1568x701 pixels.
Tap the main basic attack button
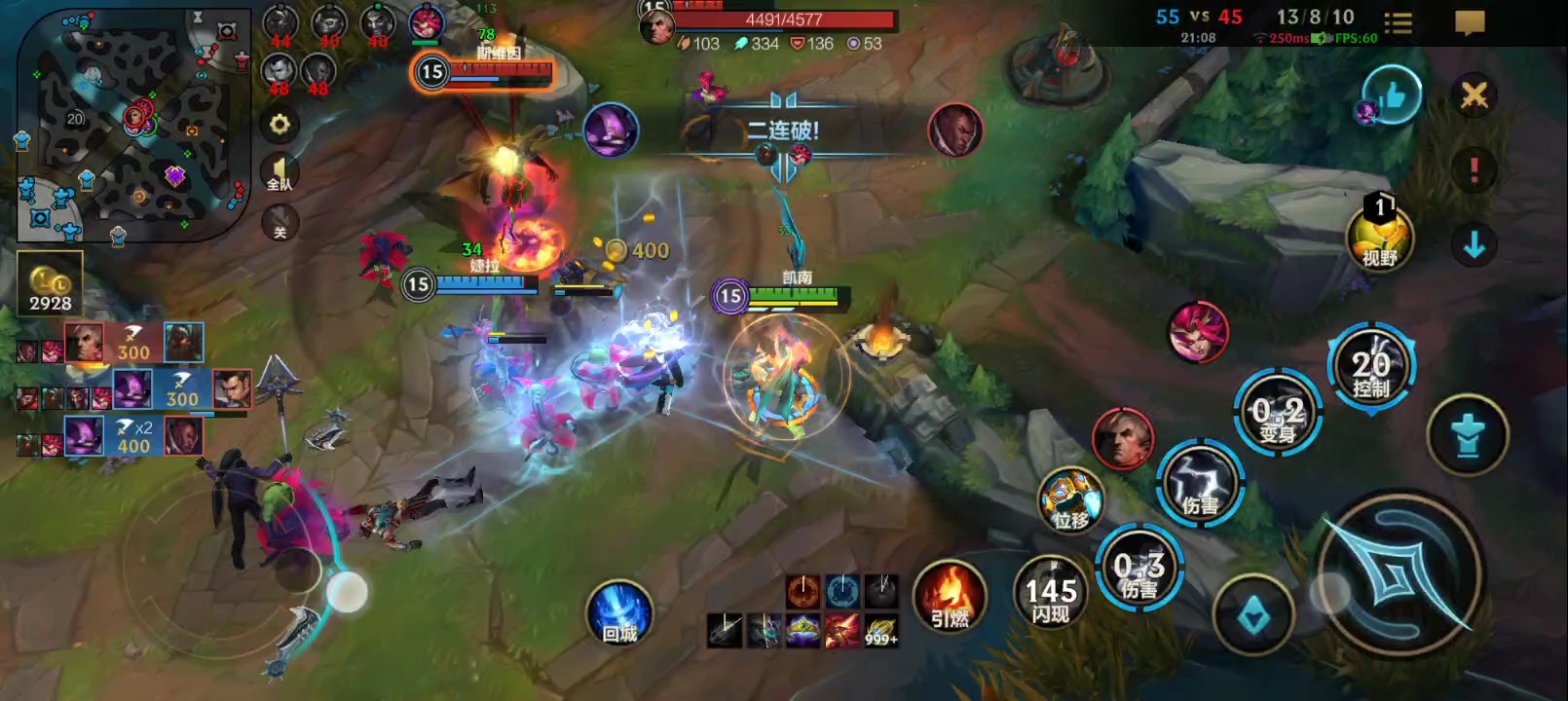(1400, 576)
